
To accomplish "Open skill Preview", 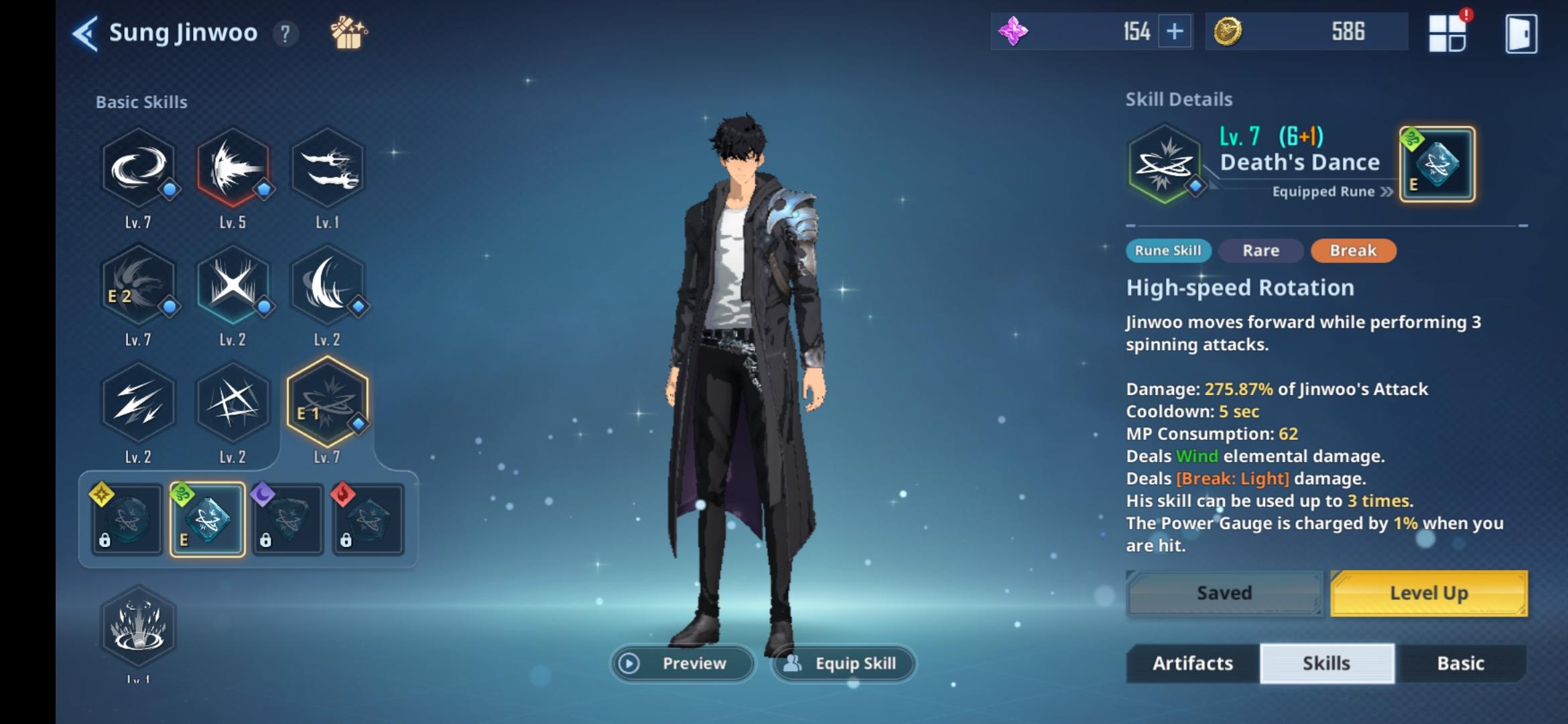I will click(x=682, y=663).
